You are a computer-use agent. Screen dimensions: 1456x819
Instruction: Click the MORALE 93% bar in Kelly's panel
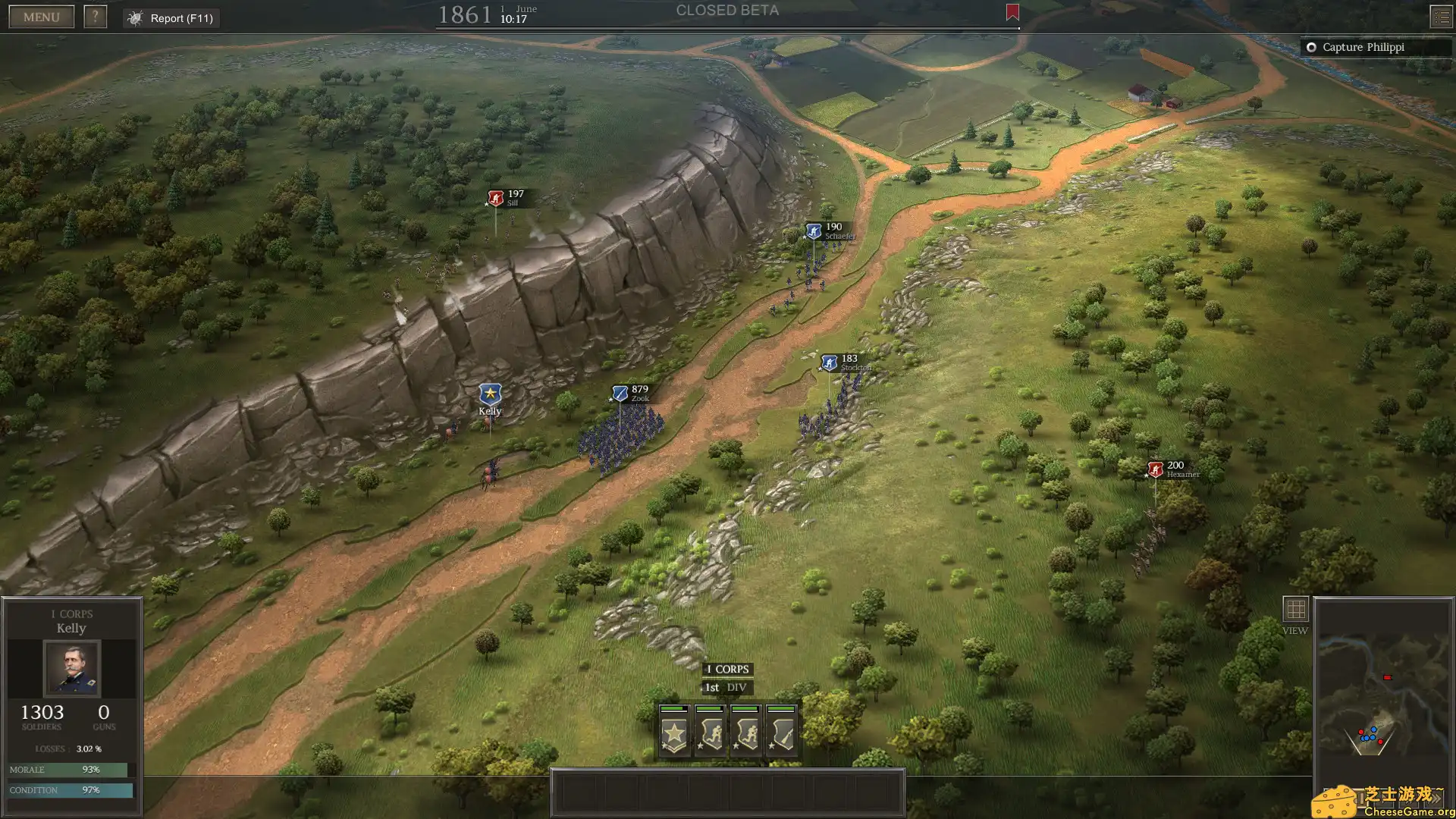tap(72, 769)
